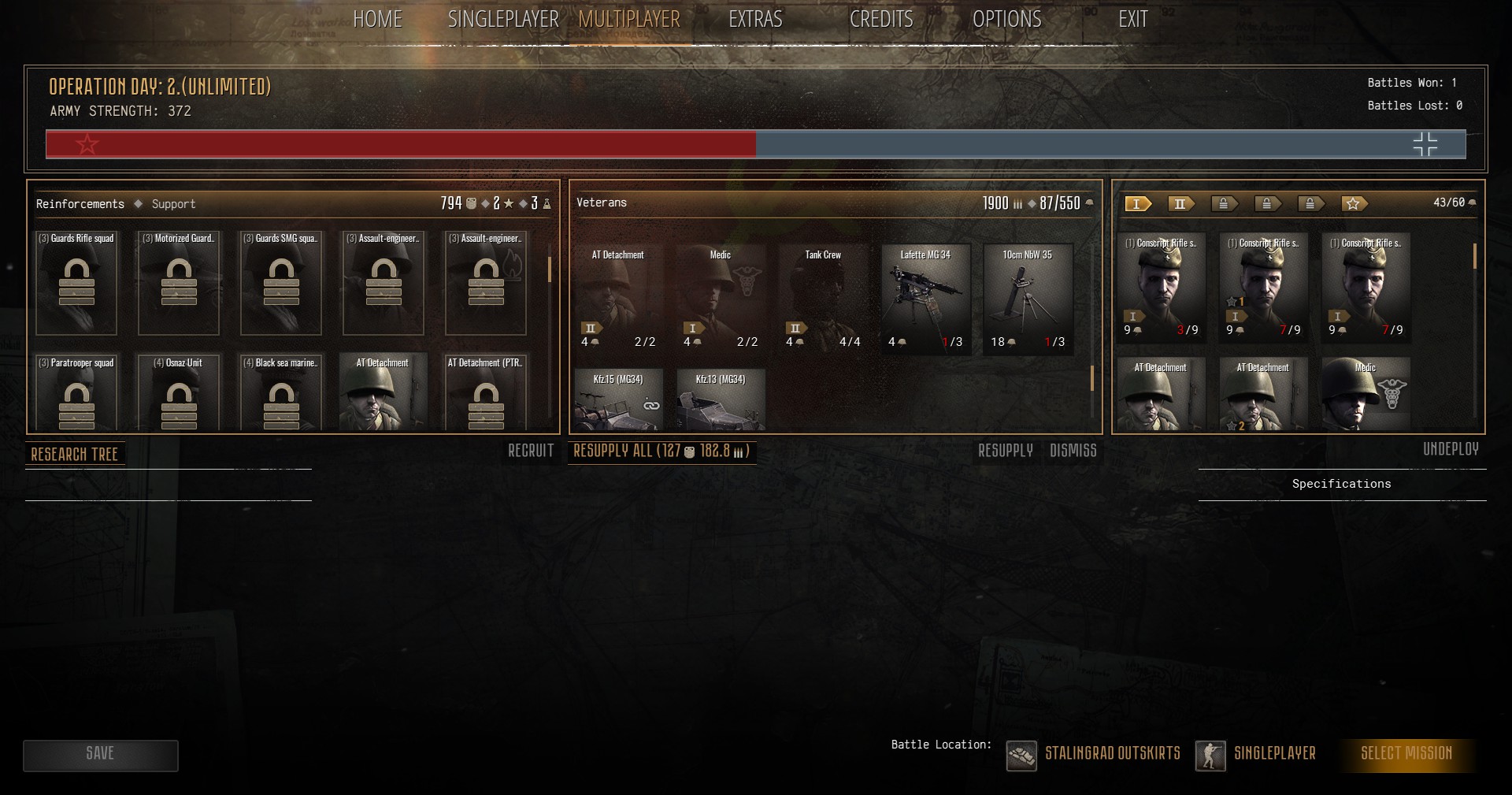The image size is (1512, 795).
Task: Click the Resupply All button
Action: (661, 451)
